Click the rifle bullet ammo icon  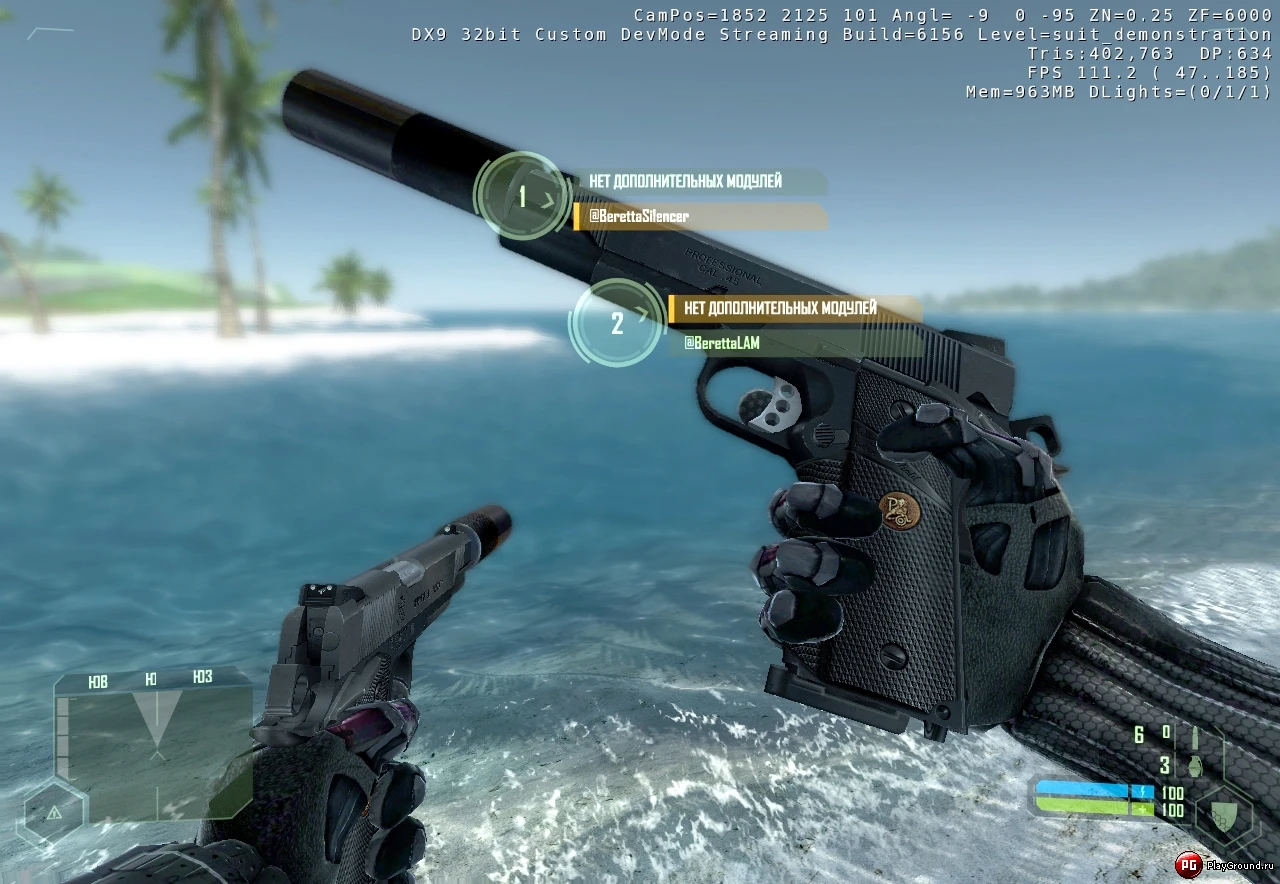[x=1194, y=737]
